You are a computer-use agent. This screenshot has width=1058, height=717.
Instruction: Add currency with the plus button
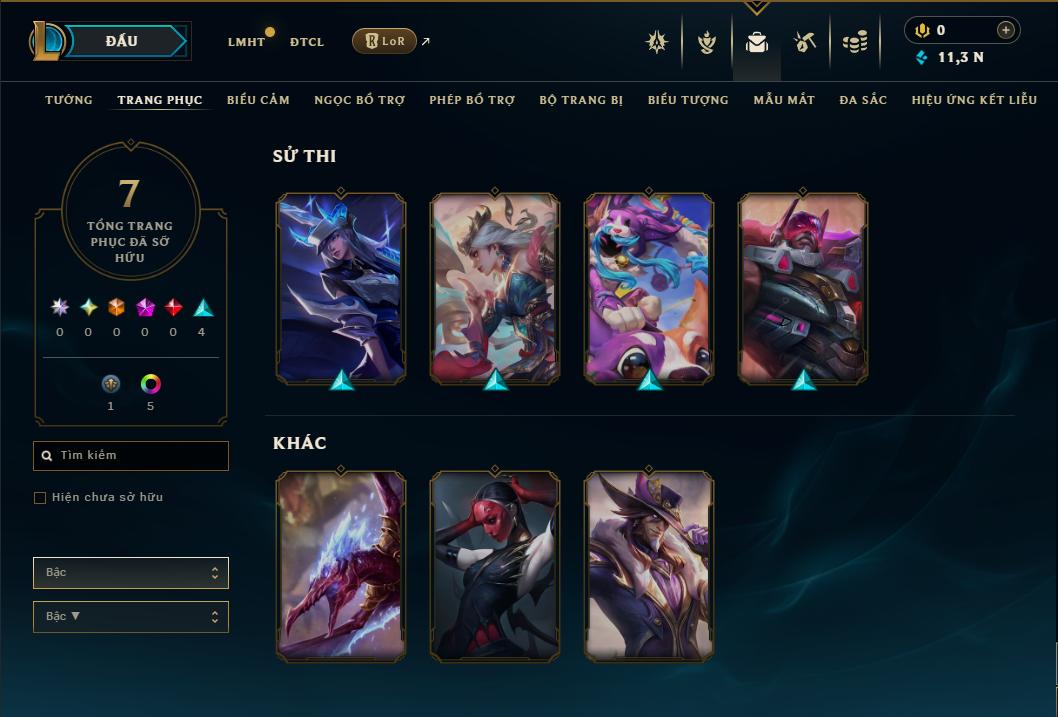pos(1006,30)
